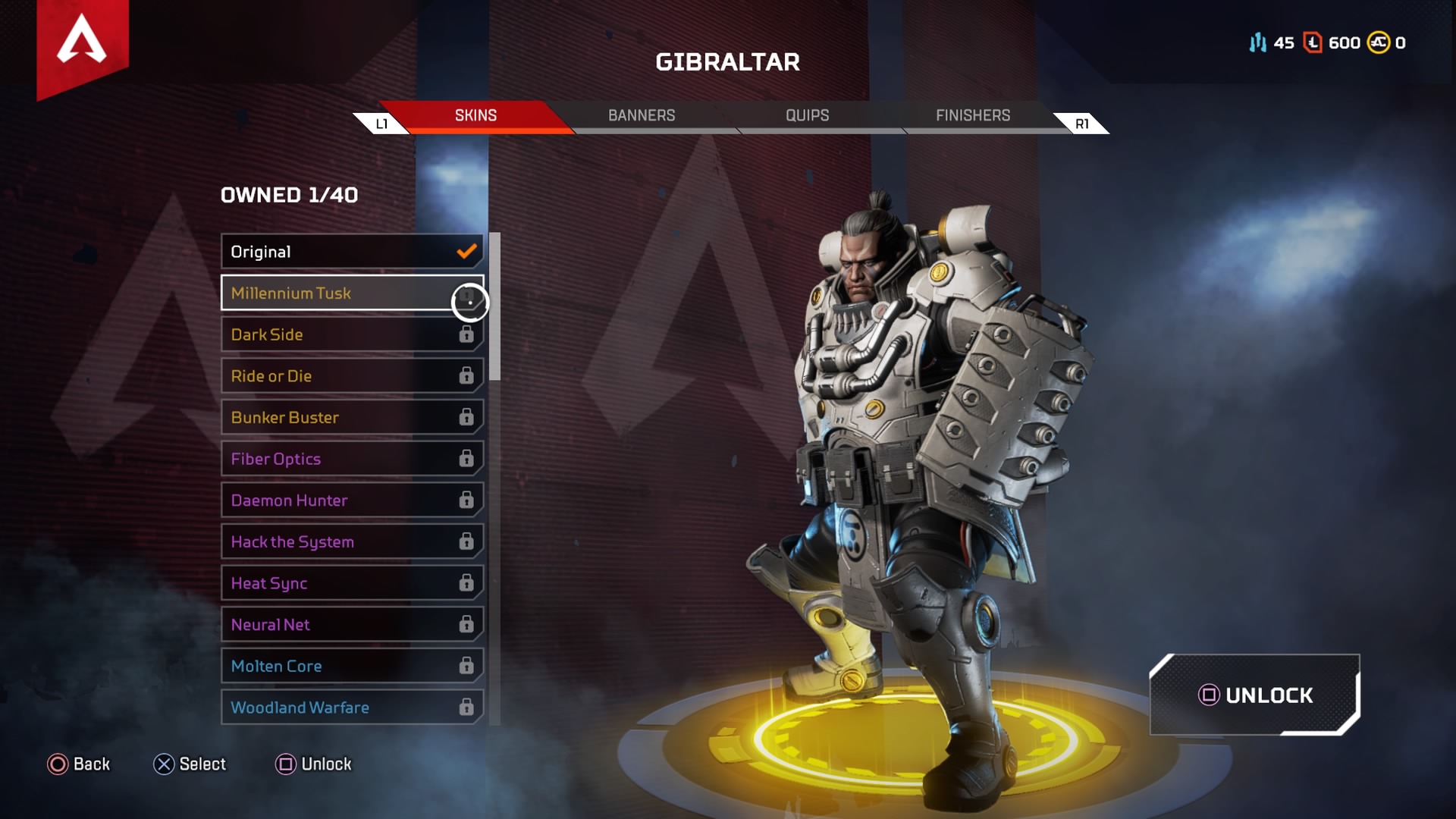
Task: Click the lock icon next to Millennium Tusk
Action: (468, 300)
